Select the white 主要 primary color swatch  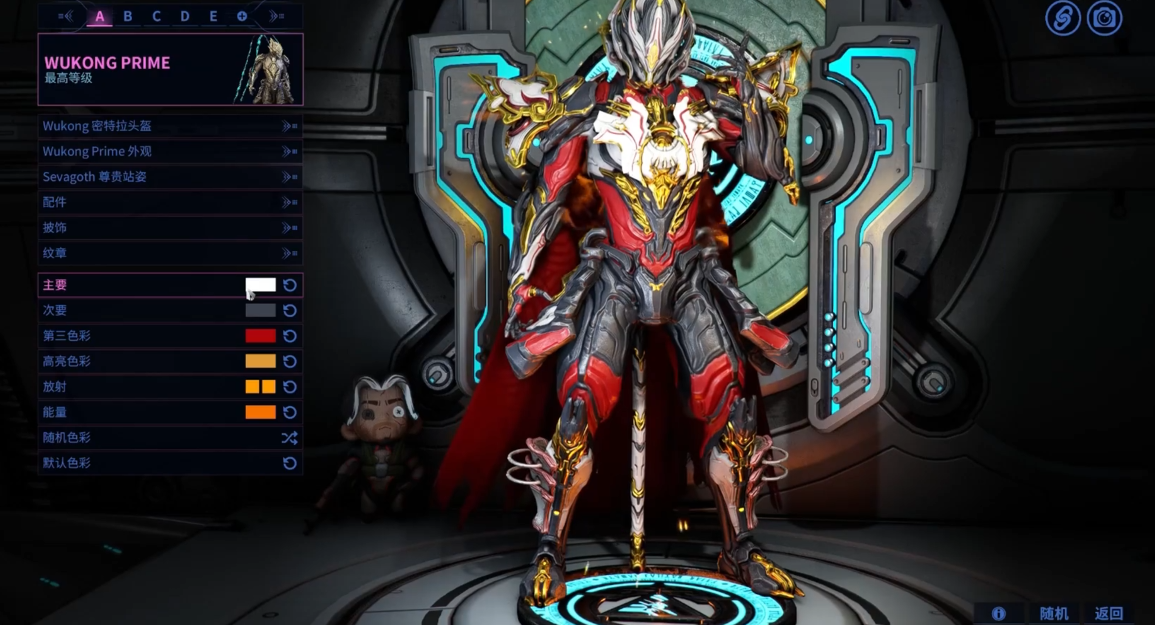tap(261, 285)
